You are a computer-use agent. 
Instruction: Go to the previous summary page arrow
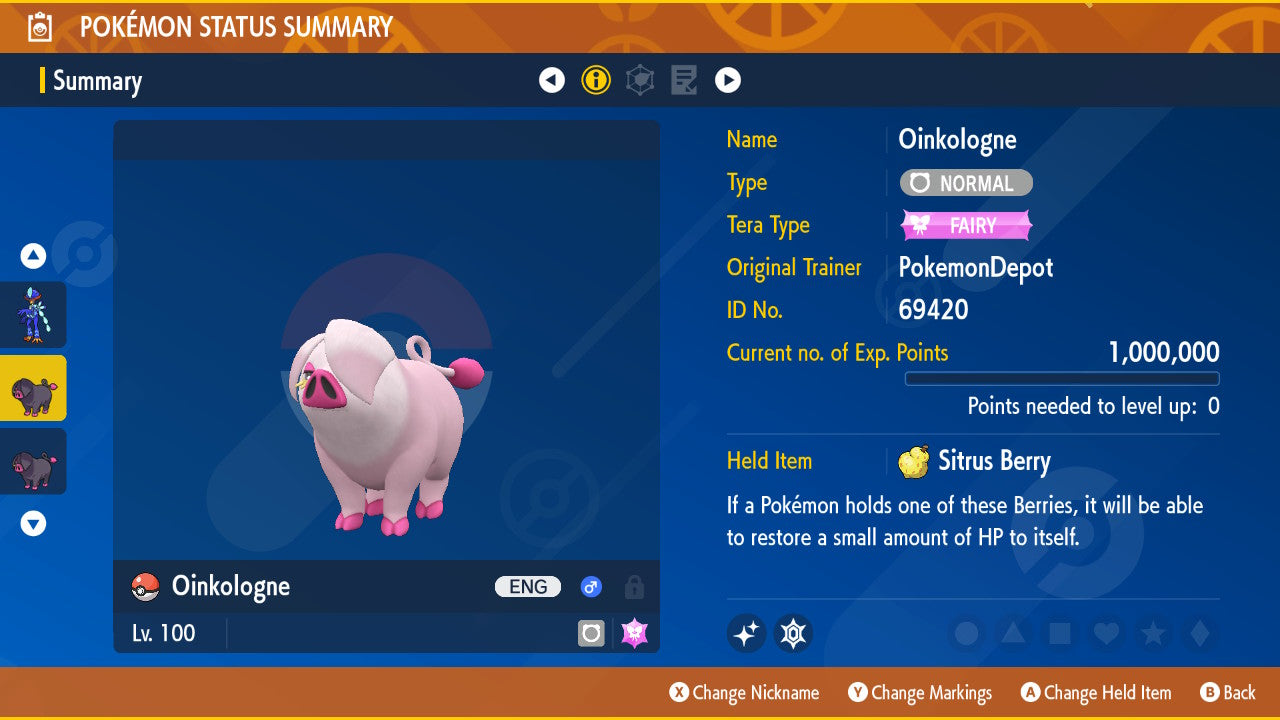(x=552, y=80)
